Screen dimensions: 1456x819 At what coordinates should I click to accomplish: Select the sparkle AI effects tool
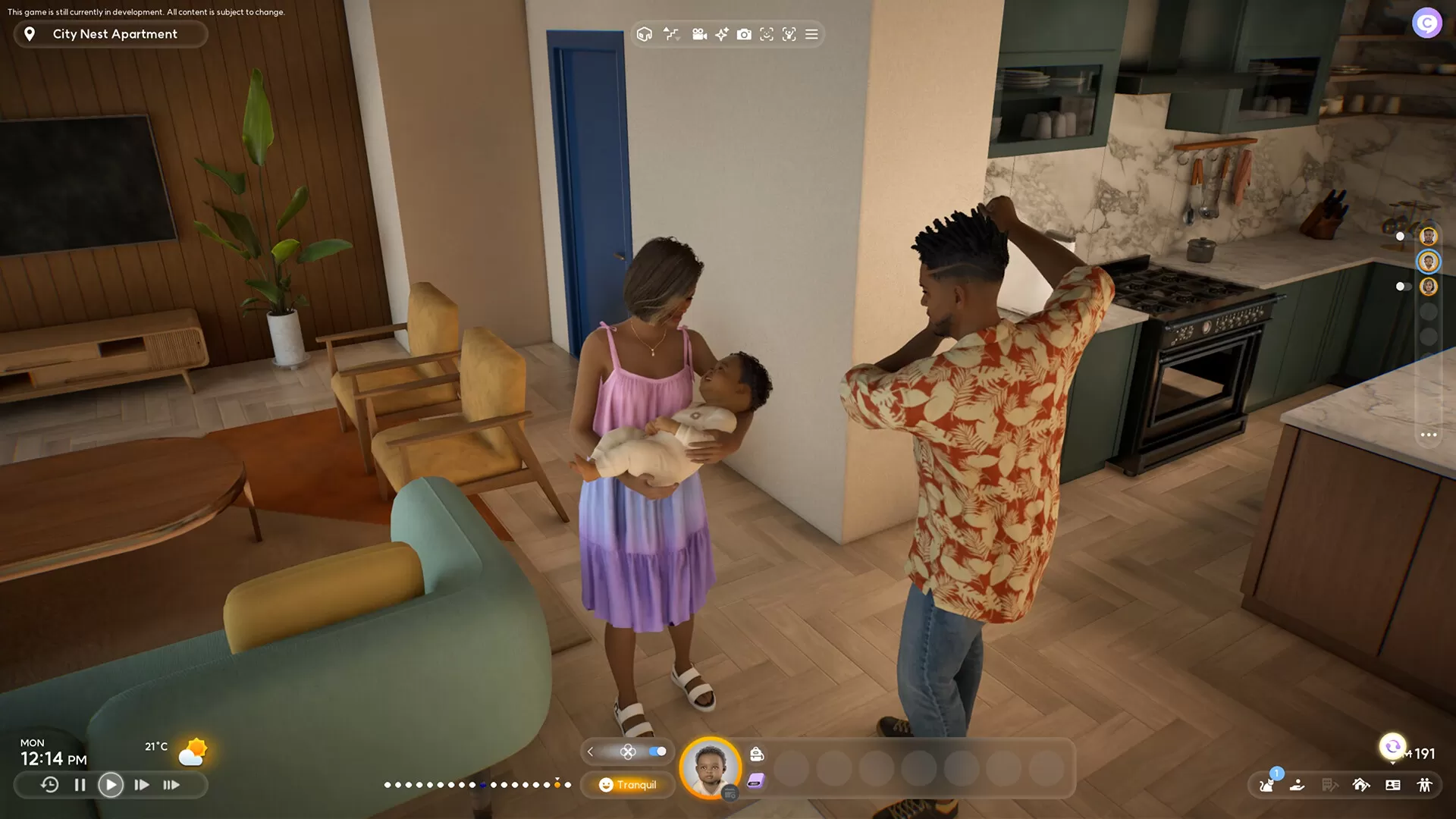click(721, 34)
